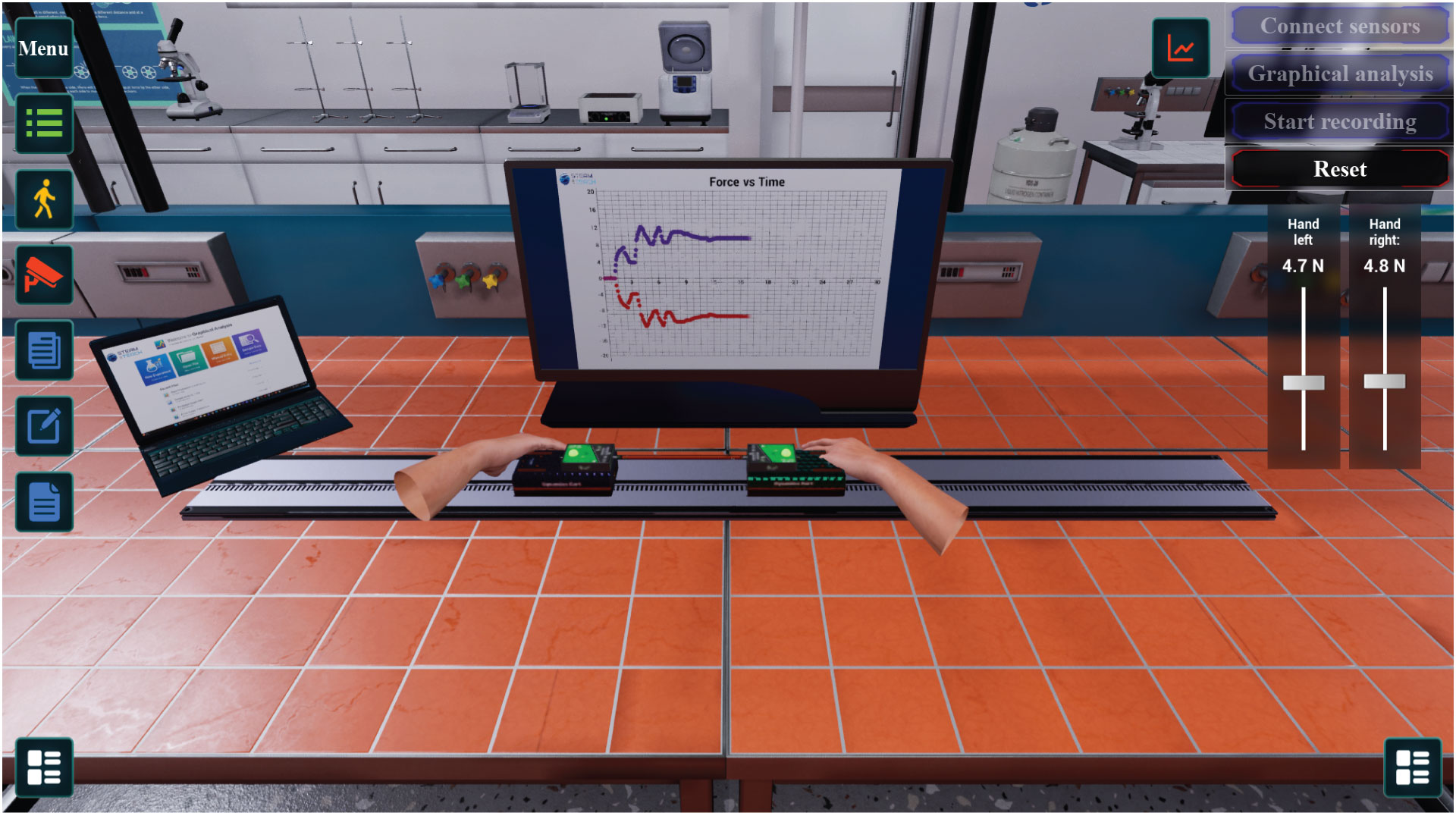Open the edit notes pencil icon
Screen dimensions: 1456x819
click(43, 426)
